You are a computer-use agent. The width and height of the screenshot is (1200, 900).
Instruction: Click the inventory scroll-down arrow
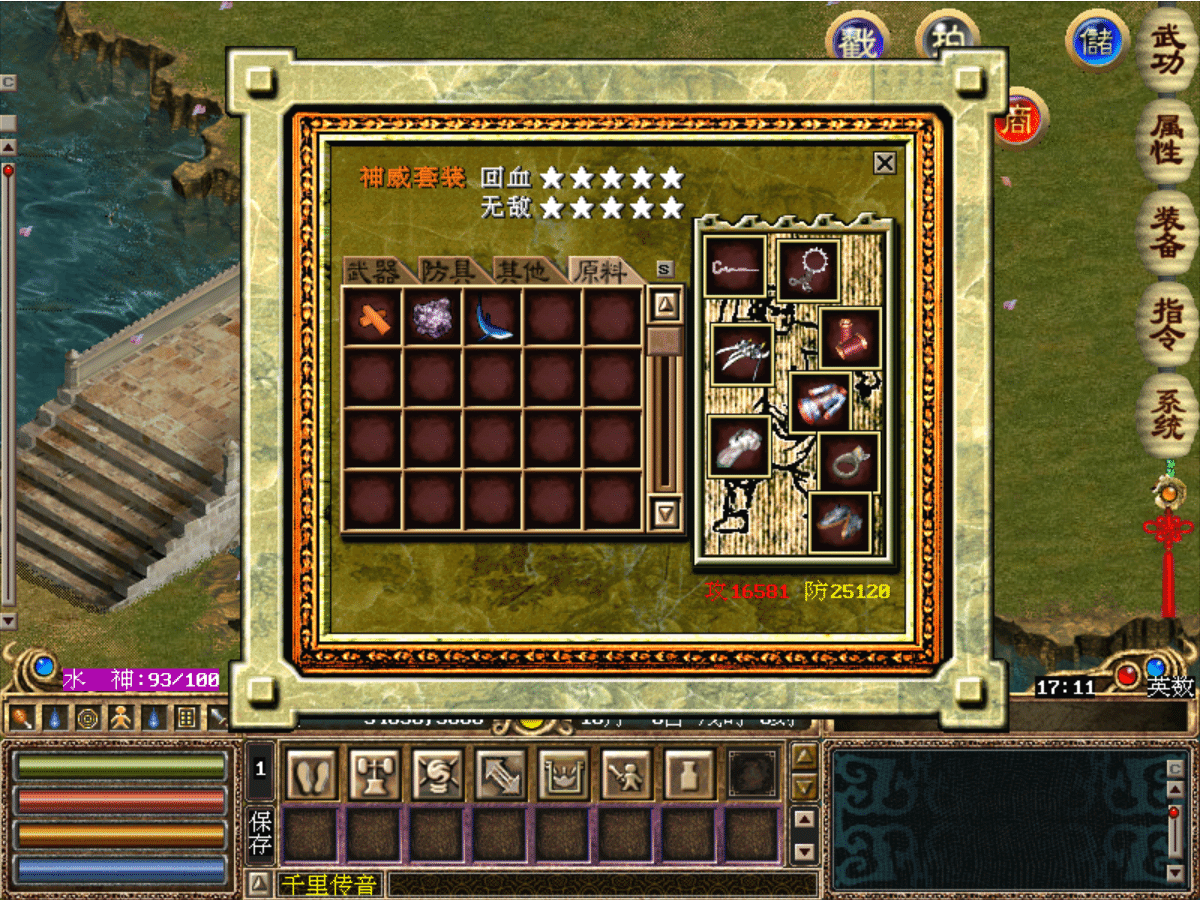pos(665,514)
